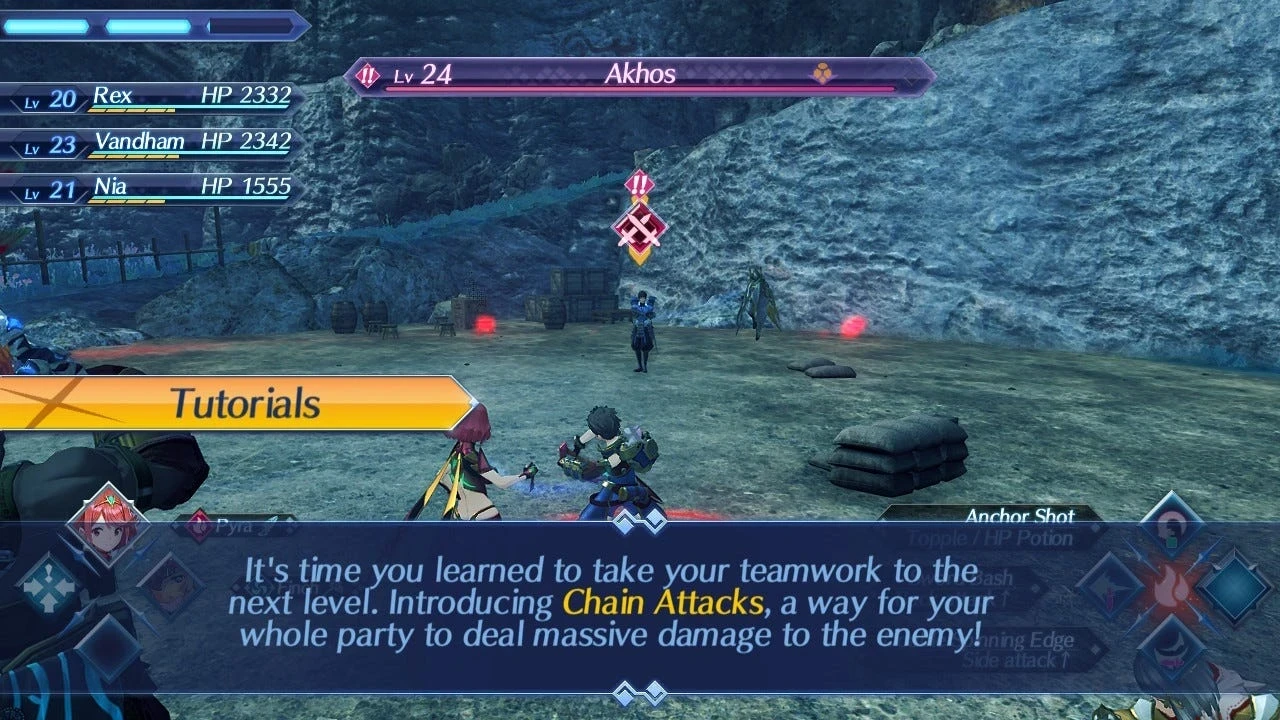This screenshot has width=1280, height=720.
Task: Click the orange Tutorials banner
Action: 235,403
